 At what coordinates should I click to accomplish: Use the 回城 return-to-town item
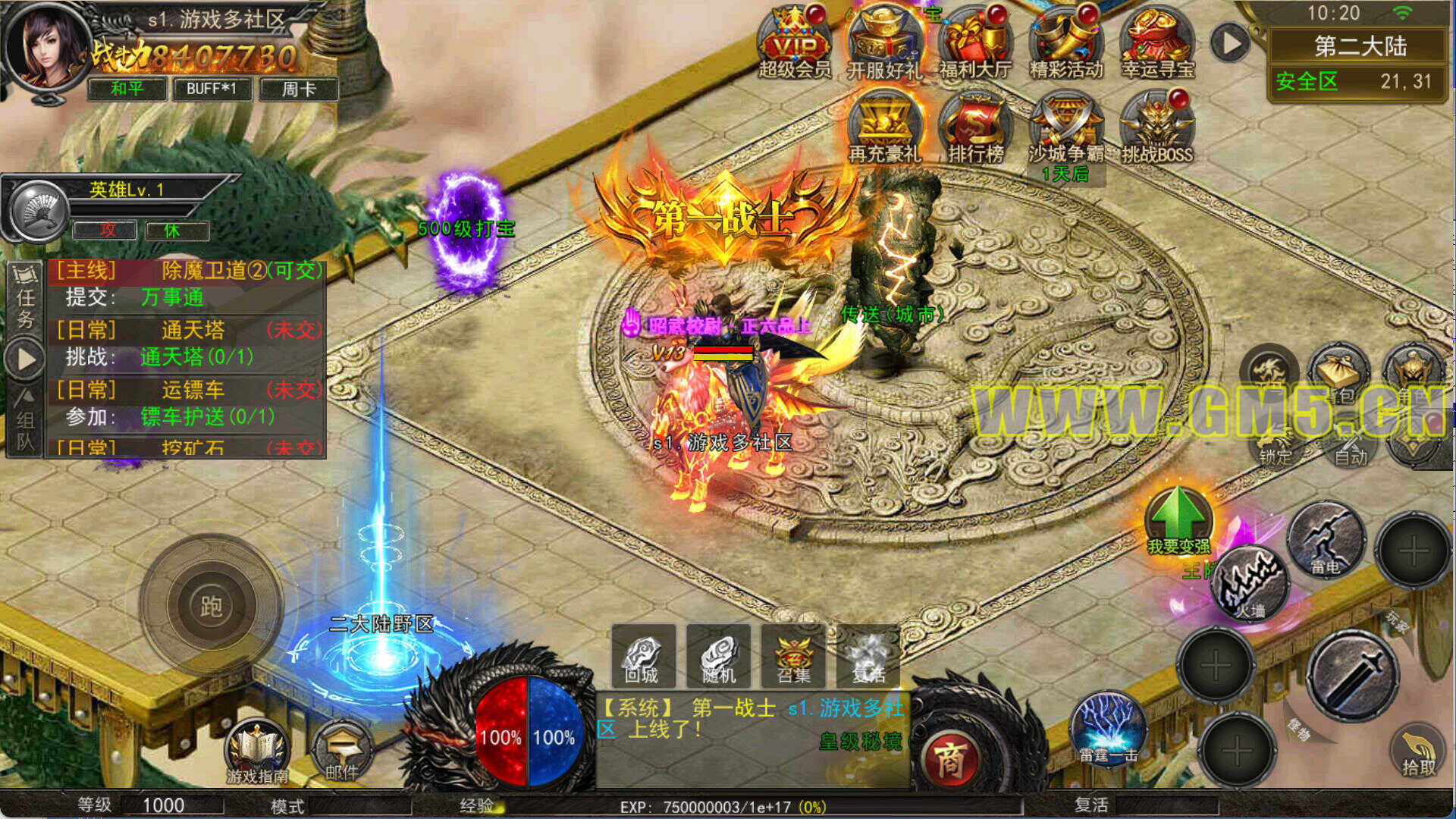point(643,655)
